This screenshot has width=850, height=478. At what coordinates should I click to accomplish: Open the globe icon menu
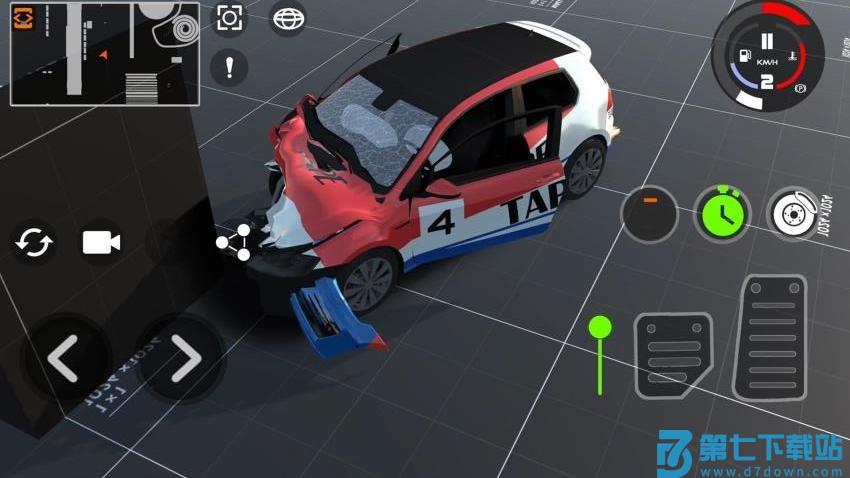pos(288,19)
